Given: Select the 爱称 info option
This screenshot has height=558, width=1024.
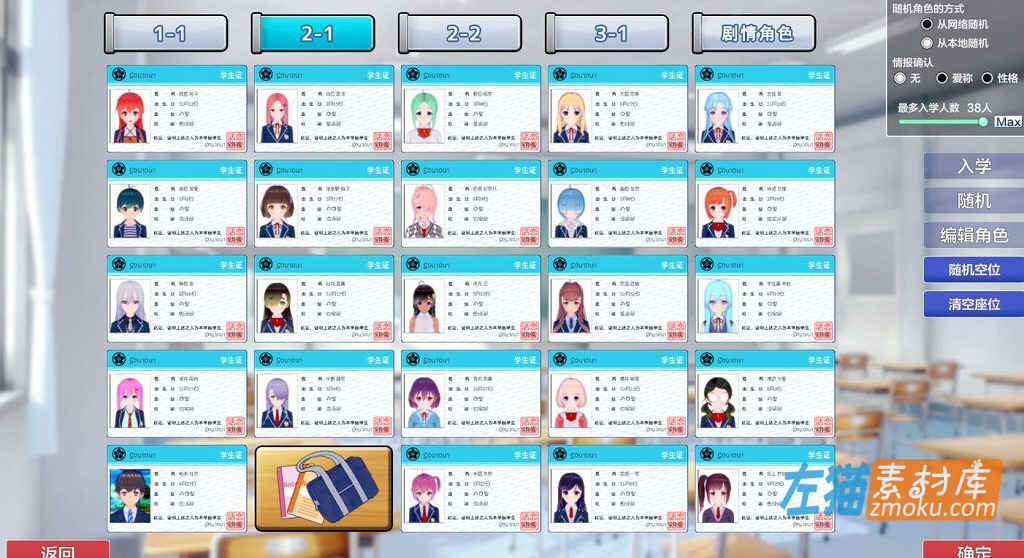Looking at the screenshot, I should coord(942,78).
